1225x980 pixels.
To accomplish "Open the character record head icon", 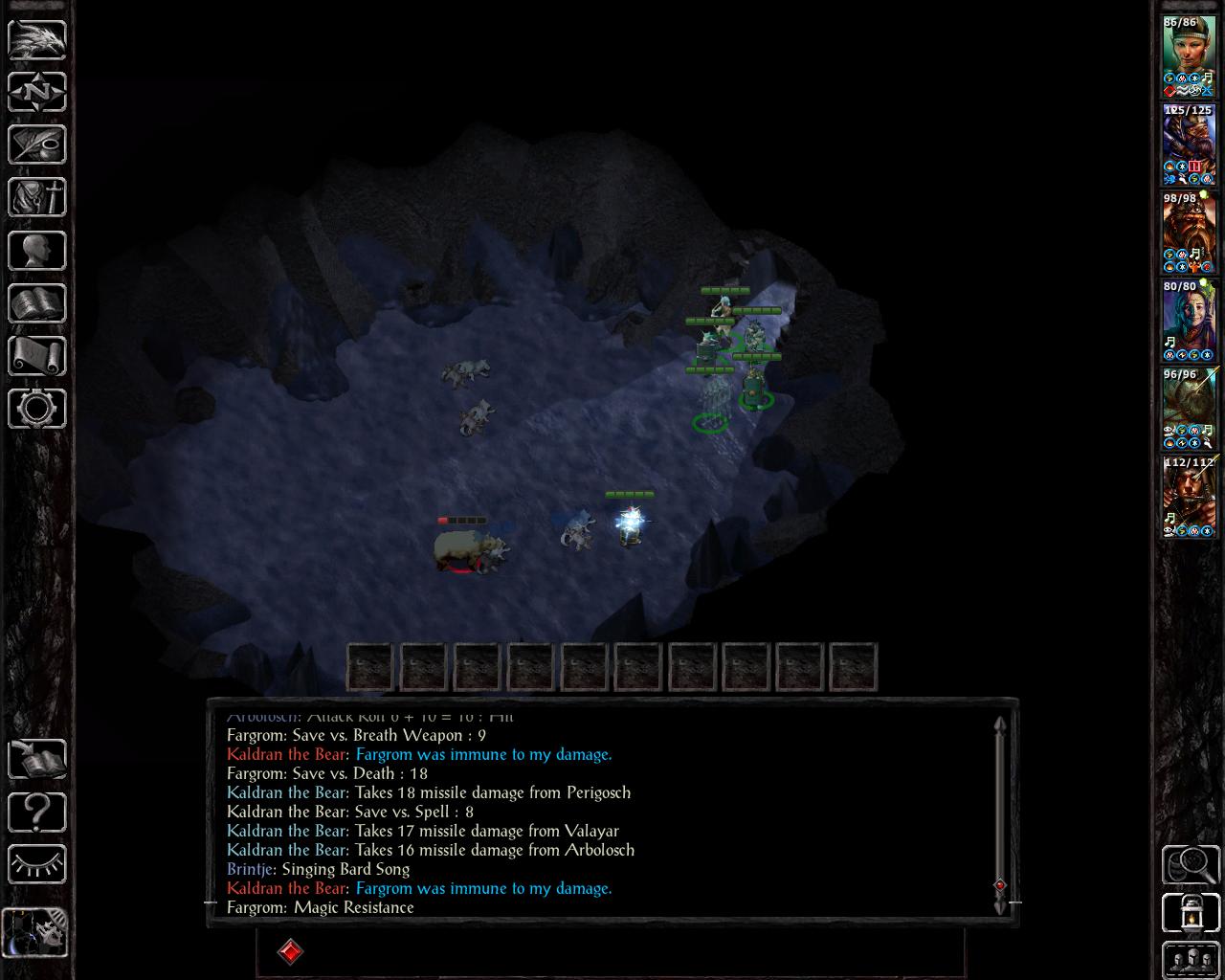I will [x=37, y=252].
